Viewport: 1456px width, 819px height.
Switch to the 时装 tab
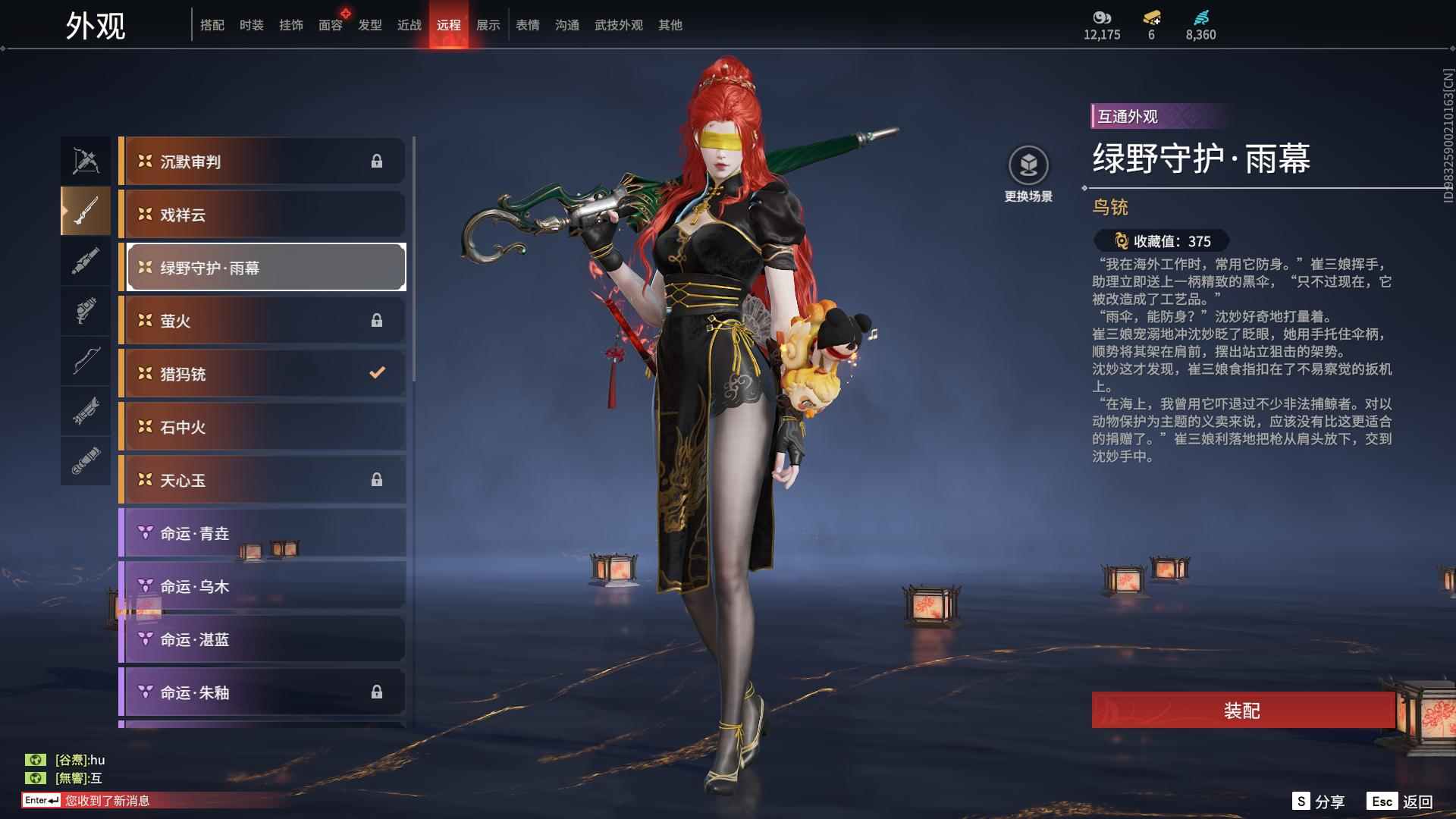[253, 24]
